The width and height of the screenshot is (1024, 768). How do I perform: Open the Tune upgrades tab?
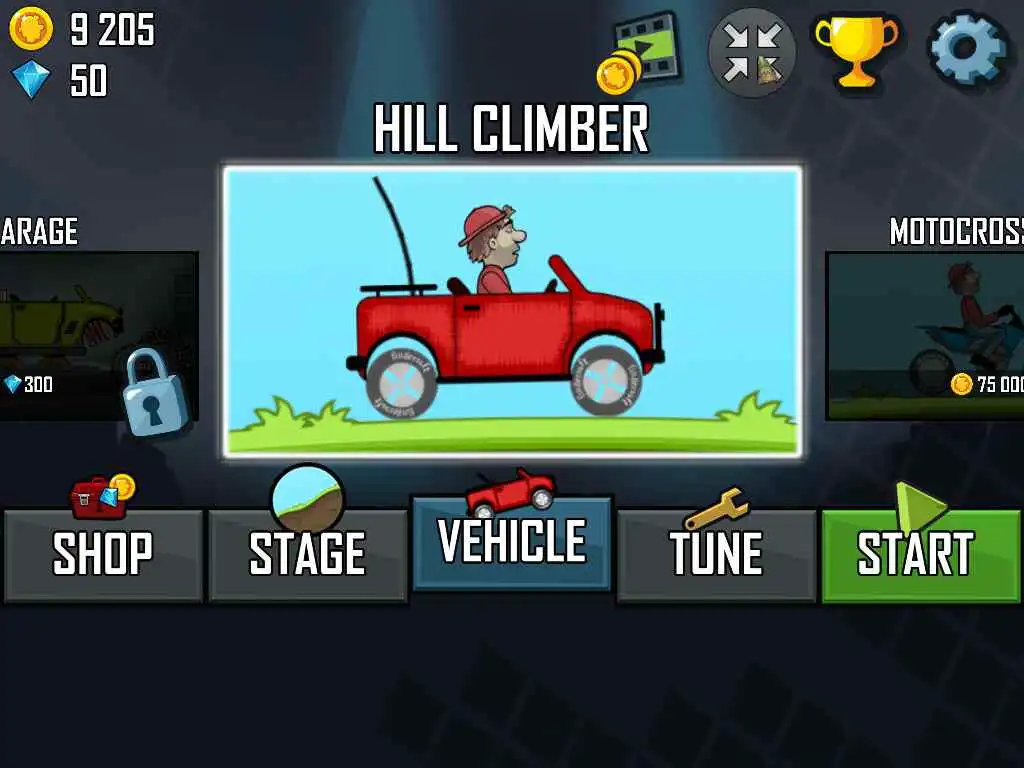pyautogui.click(x=716, y=554)
